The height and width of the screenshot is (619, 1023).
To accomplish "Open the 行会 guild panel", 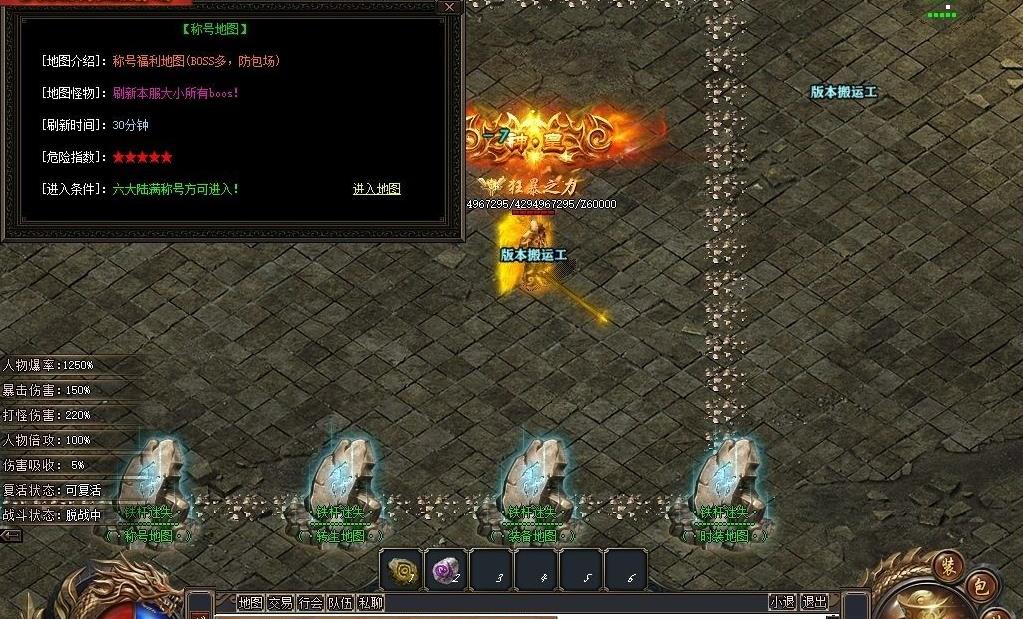I will (310, 602).
